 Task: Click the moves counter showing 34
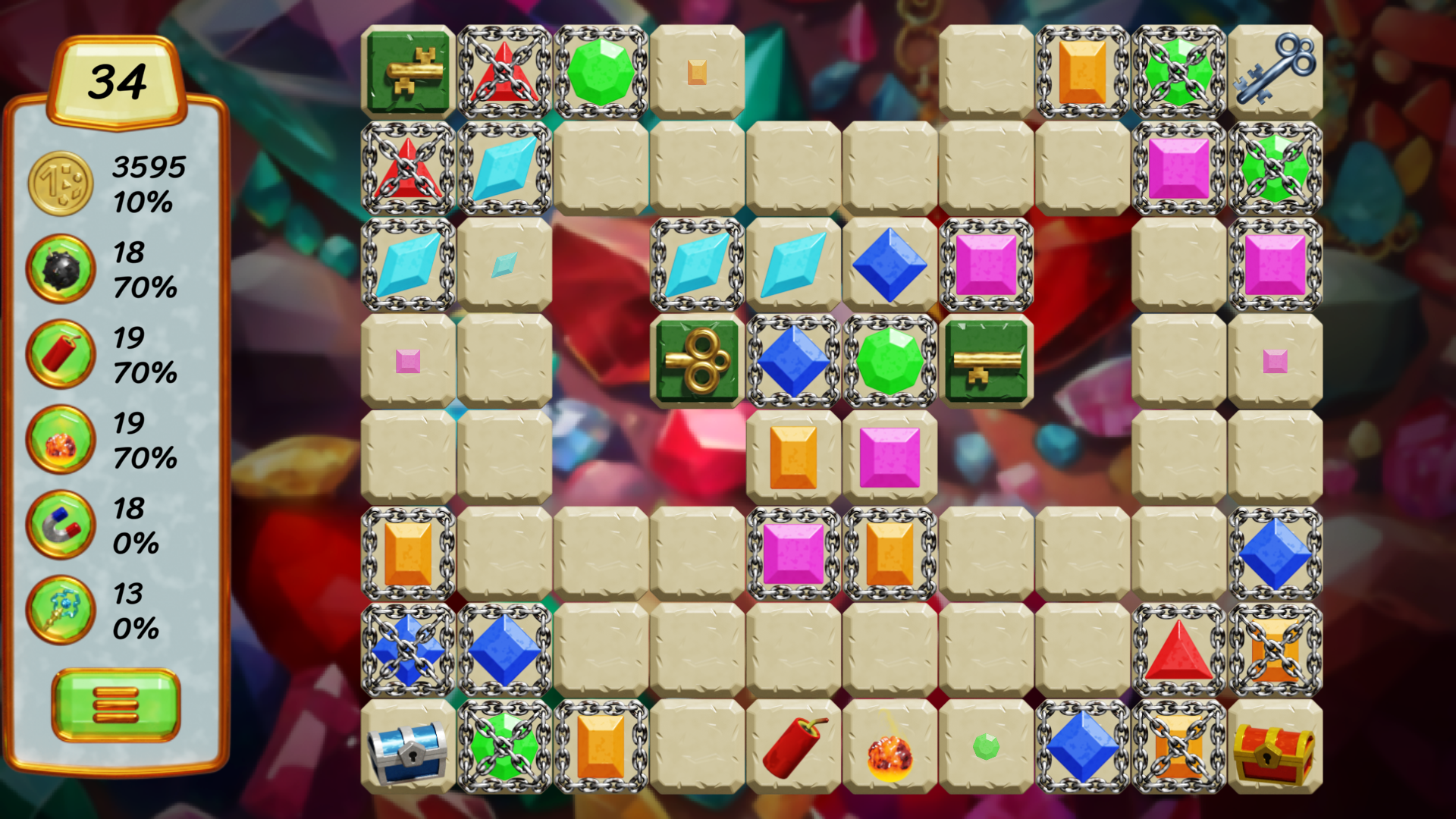(118, 80)
